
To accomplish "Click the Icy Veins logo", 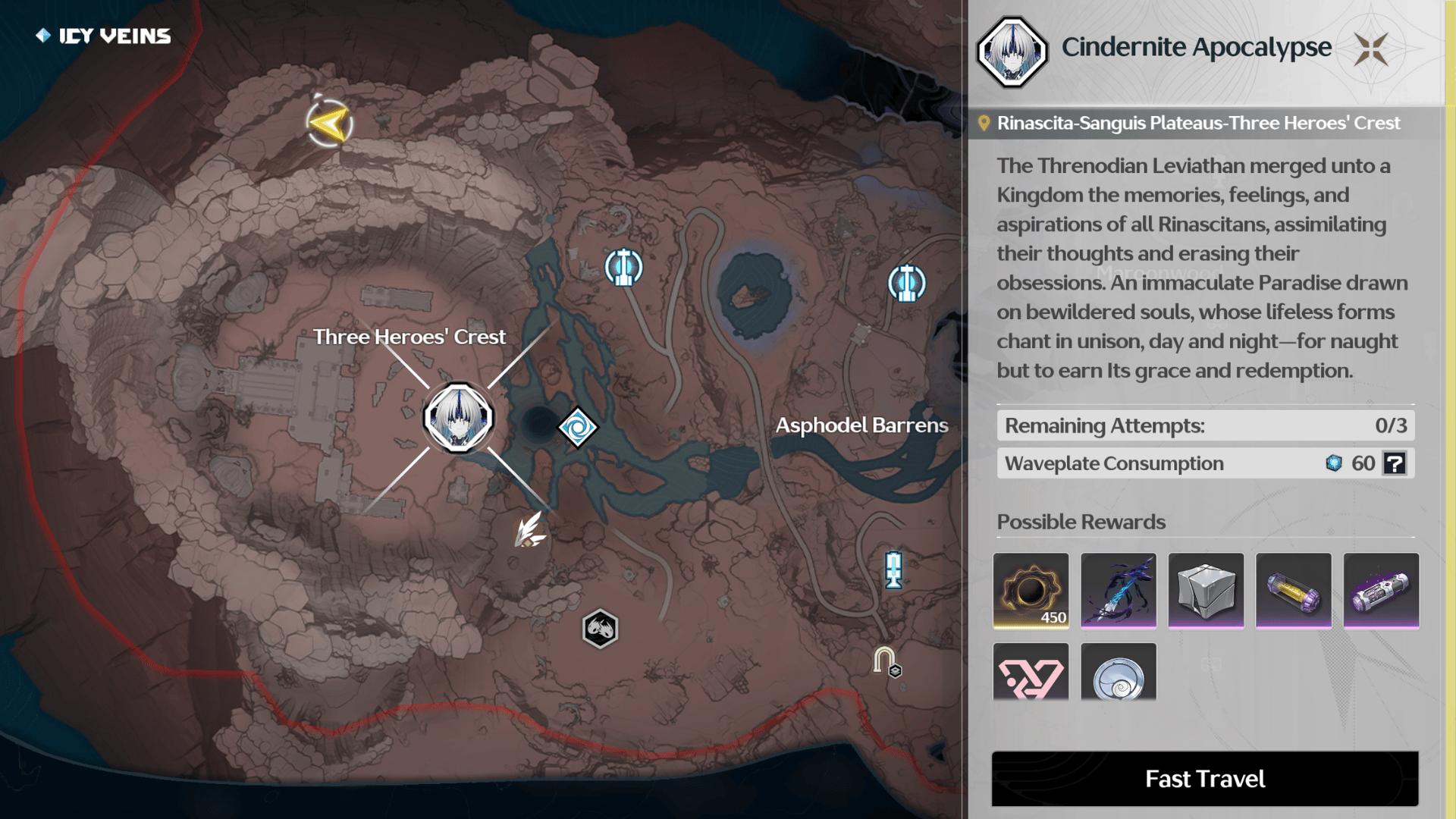I will [x=104, y=36].
